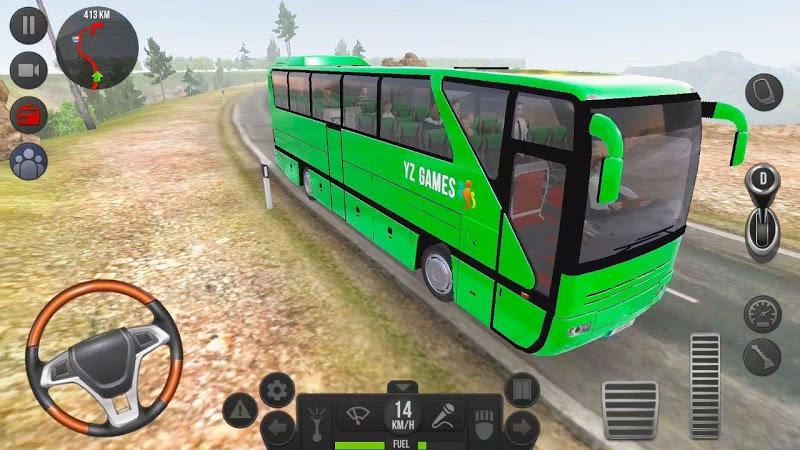Image resolution: width=800 pixels, height=450 pixels.
Task: Turn on the hazard warning triangle
Action: point(240,408)
